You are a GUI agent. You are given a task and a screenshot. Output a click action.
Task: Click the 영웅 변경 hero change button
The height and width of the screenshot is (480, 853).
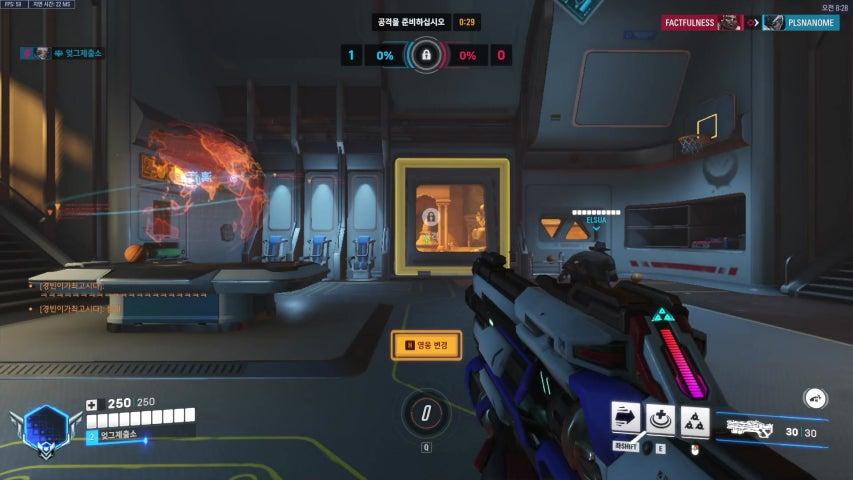click(426, 345)
